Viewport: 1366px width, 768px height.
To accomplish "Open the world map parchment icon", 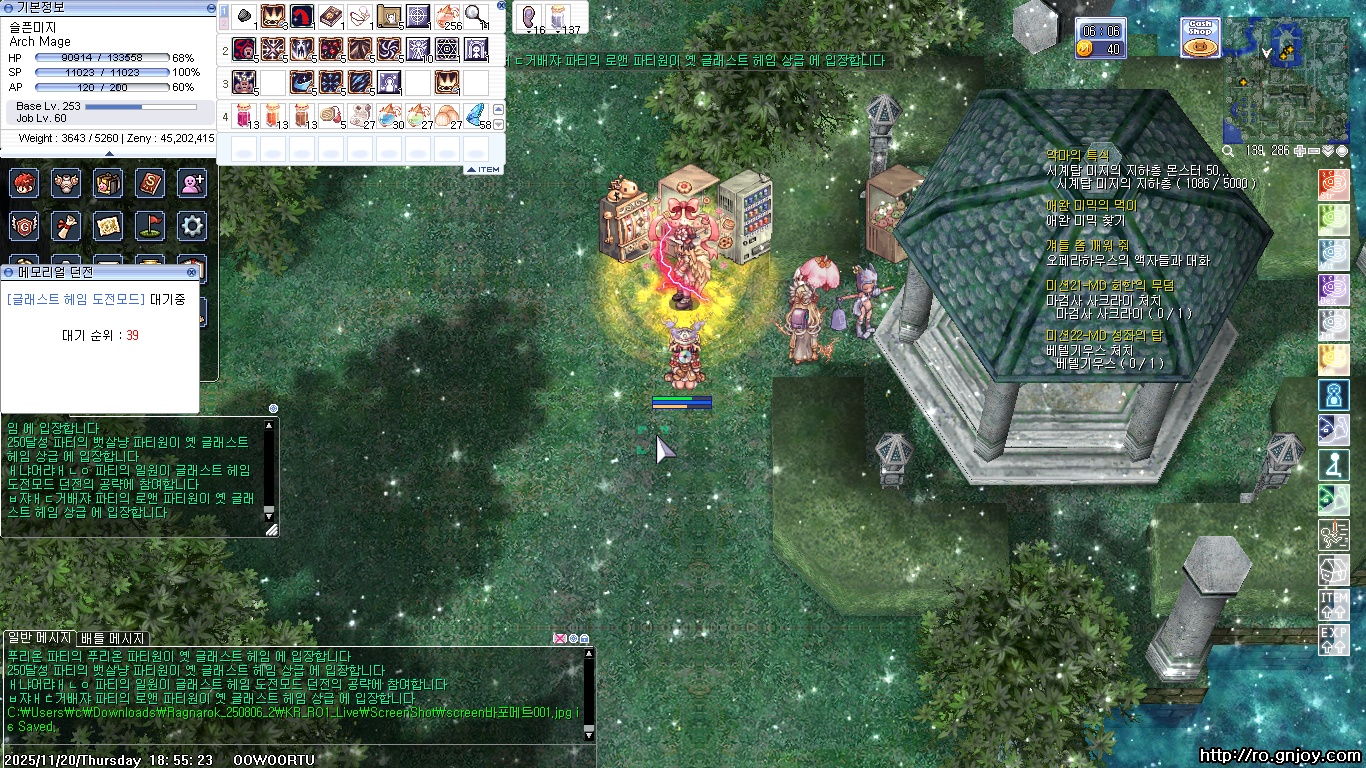I will [108, 226].
